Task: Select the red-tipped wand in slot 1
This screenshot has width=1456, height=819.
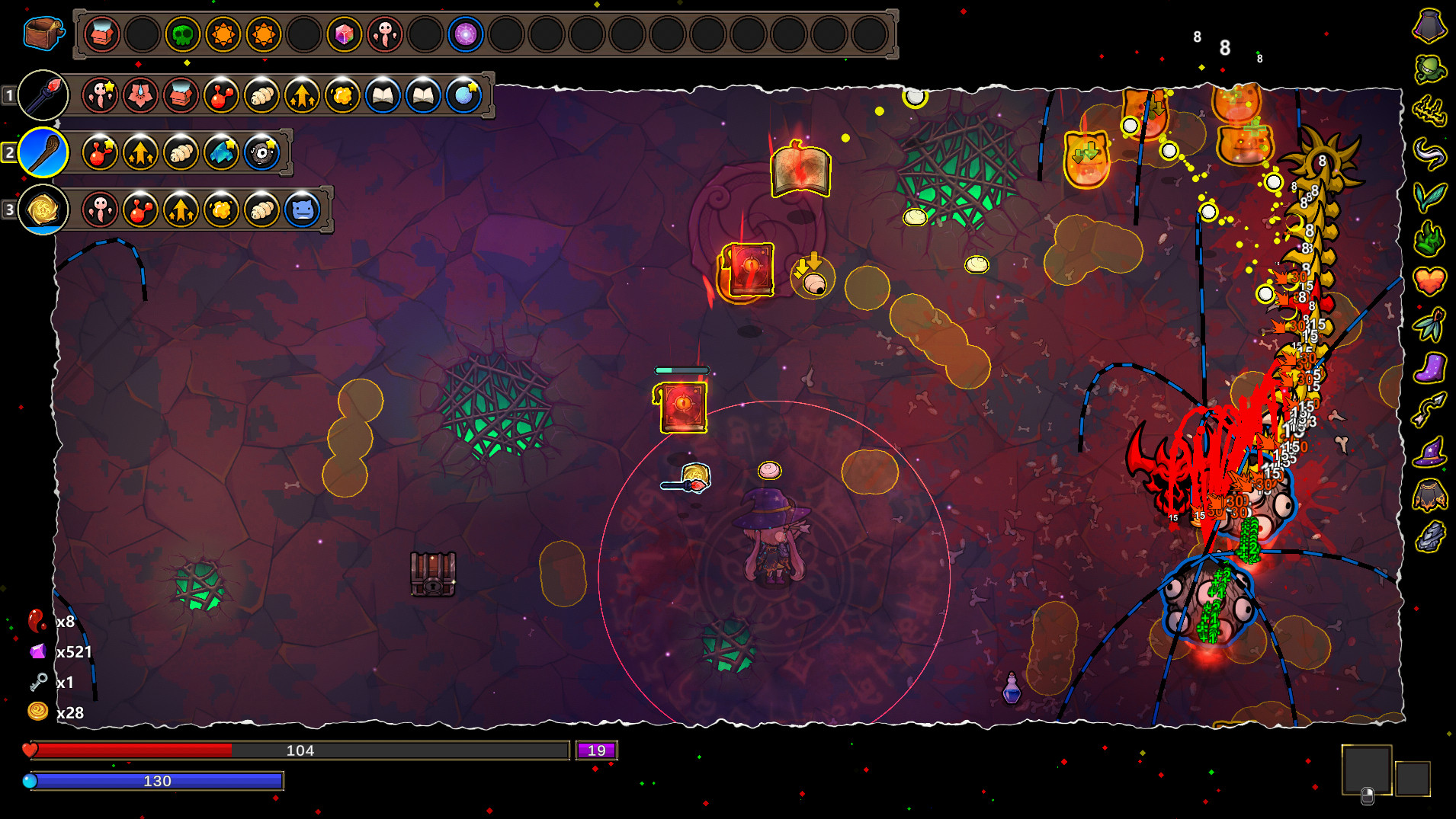Action: [43, 95]
